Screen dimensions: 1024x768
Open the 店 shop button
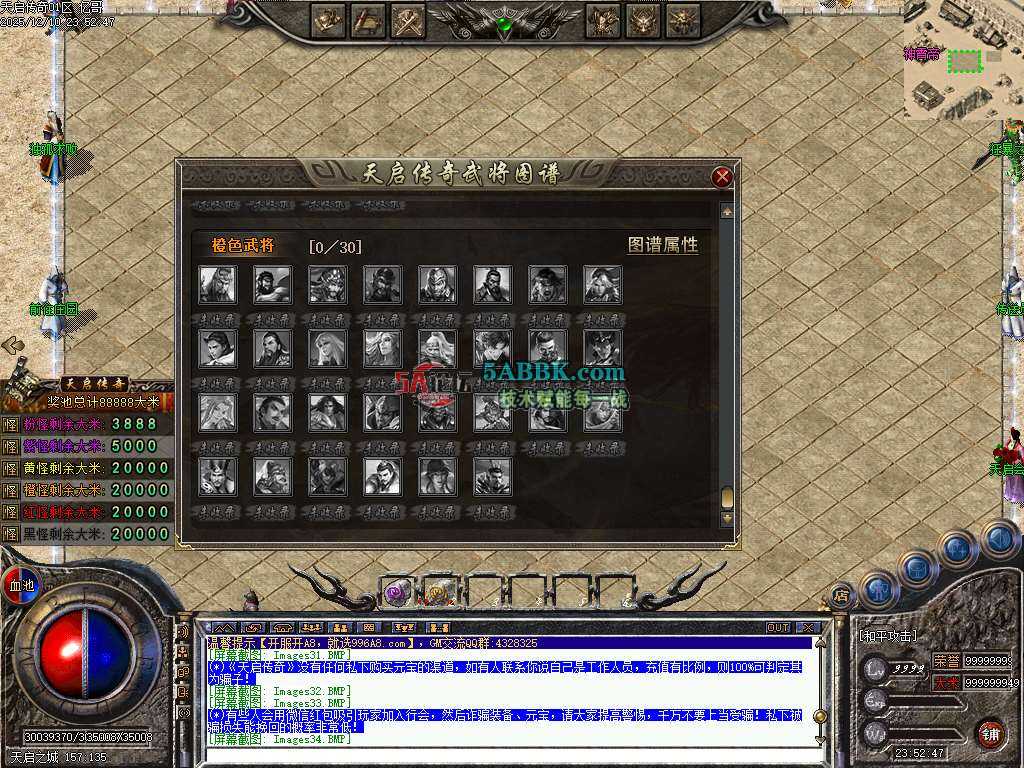point(842,594)
